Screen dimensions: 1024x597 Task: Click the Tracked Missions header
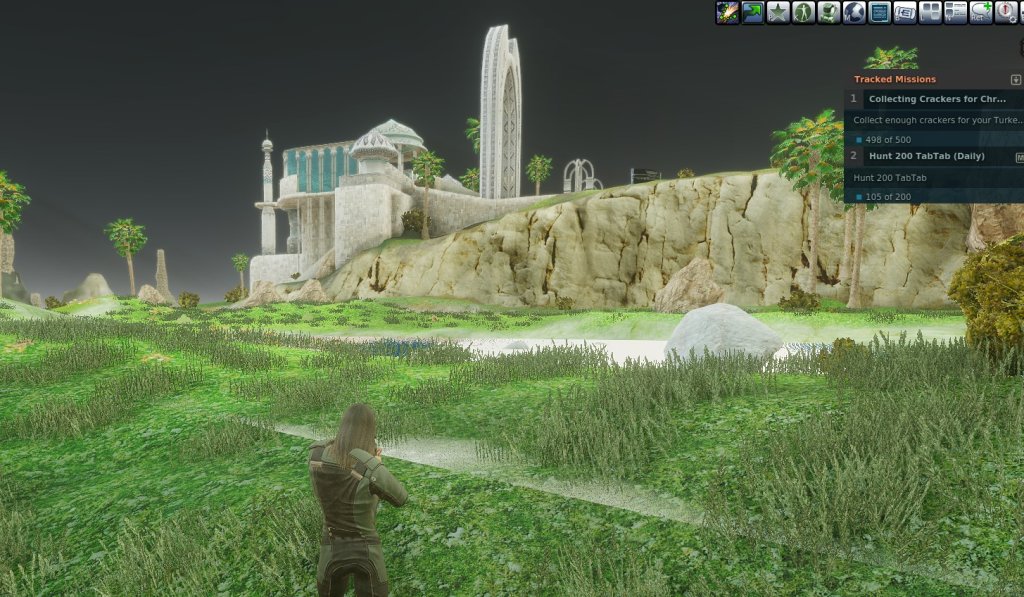click(x=895, y=79)
